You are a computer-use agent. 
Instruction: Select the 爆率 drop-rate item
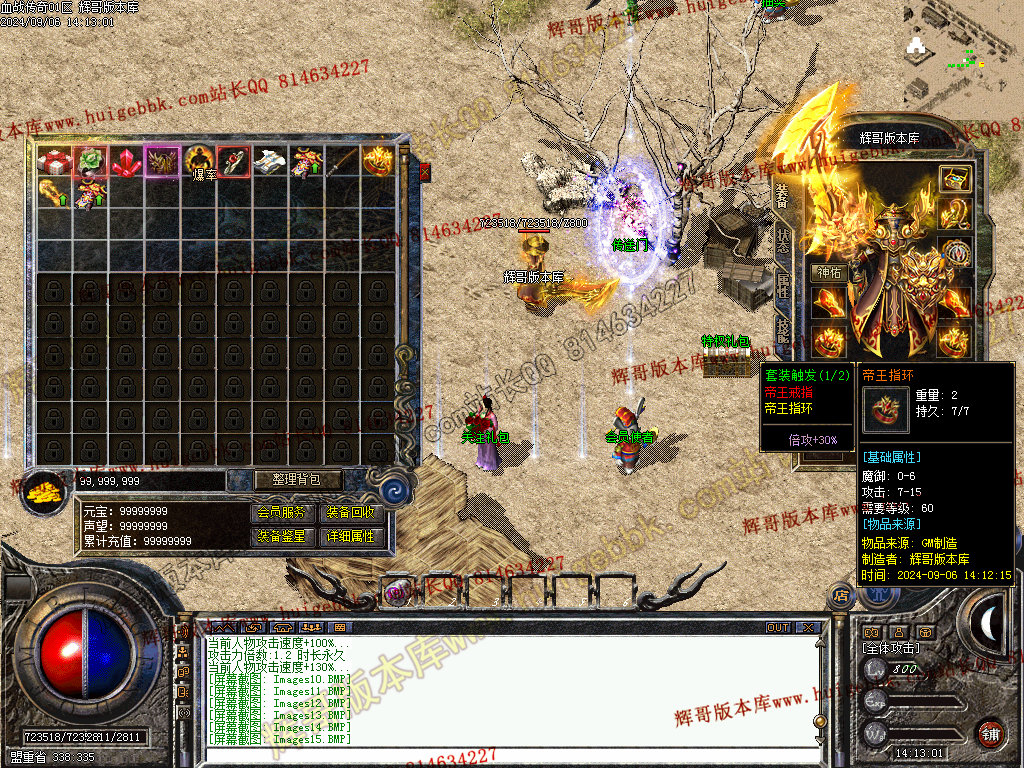click(198, 161)
